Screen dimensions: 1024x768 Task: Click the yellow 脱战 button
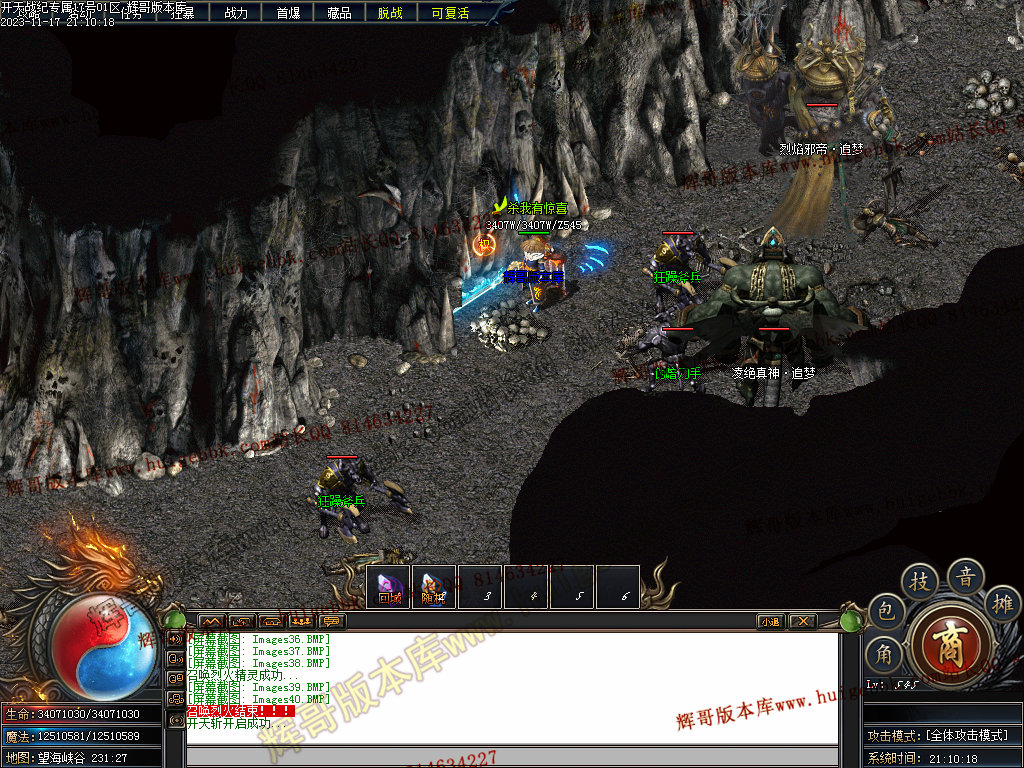point(390,13)
